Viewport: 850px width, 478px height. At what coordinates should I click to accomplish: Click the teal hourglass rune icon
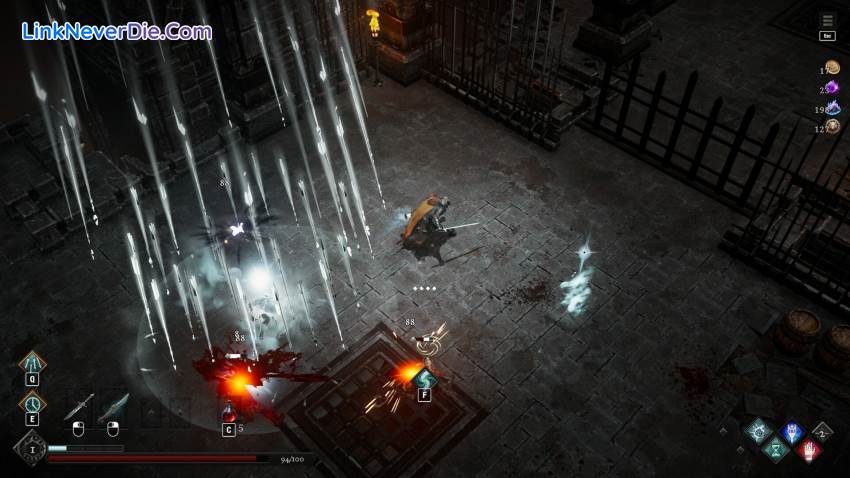point(775,451)
